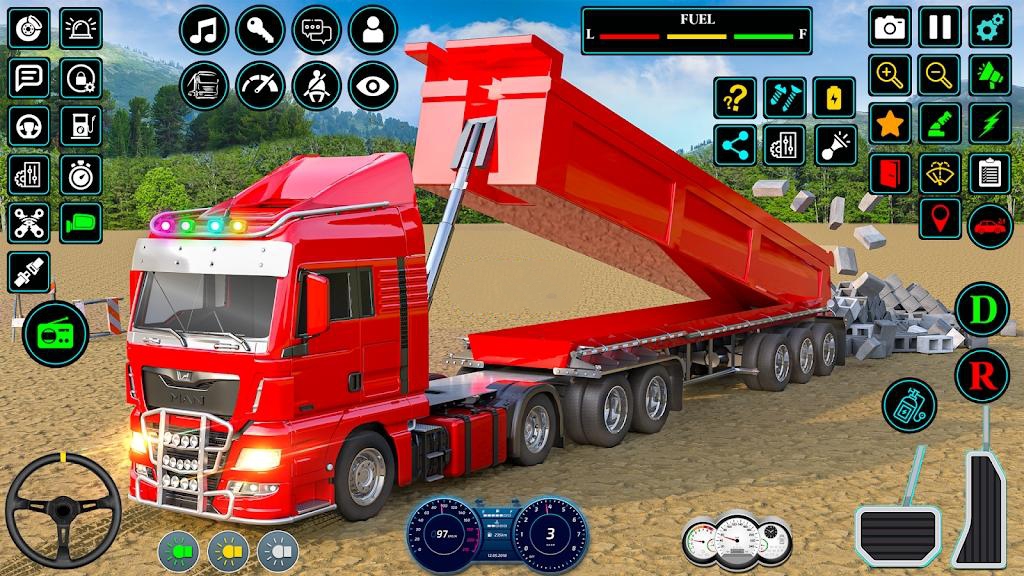Open the red map pin location
This screenshot has width=1024, height=576.
coord(939,219)
